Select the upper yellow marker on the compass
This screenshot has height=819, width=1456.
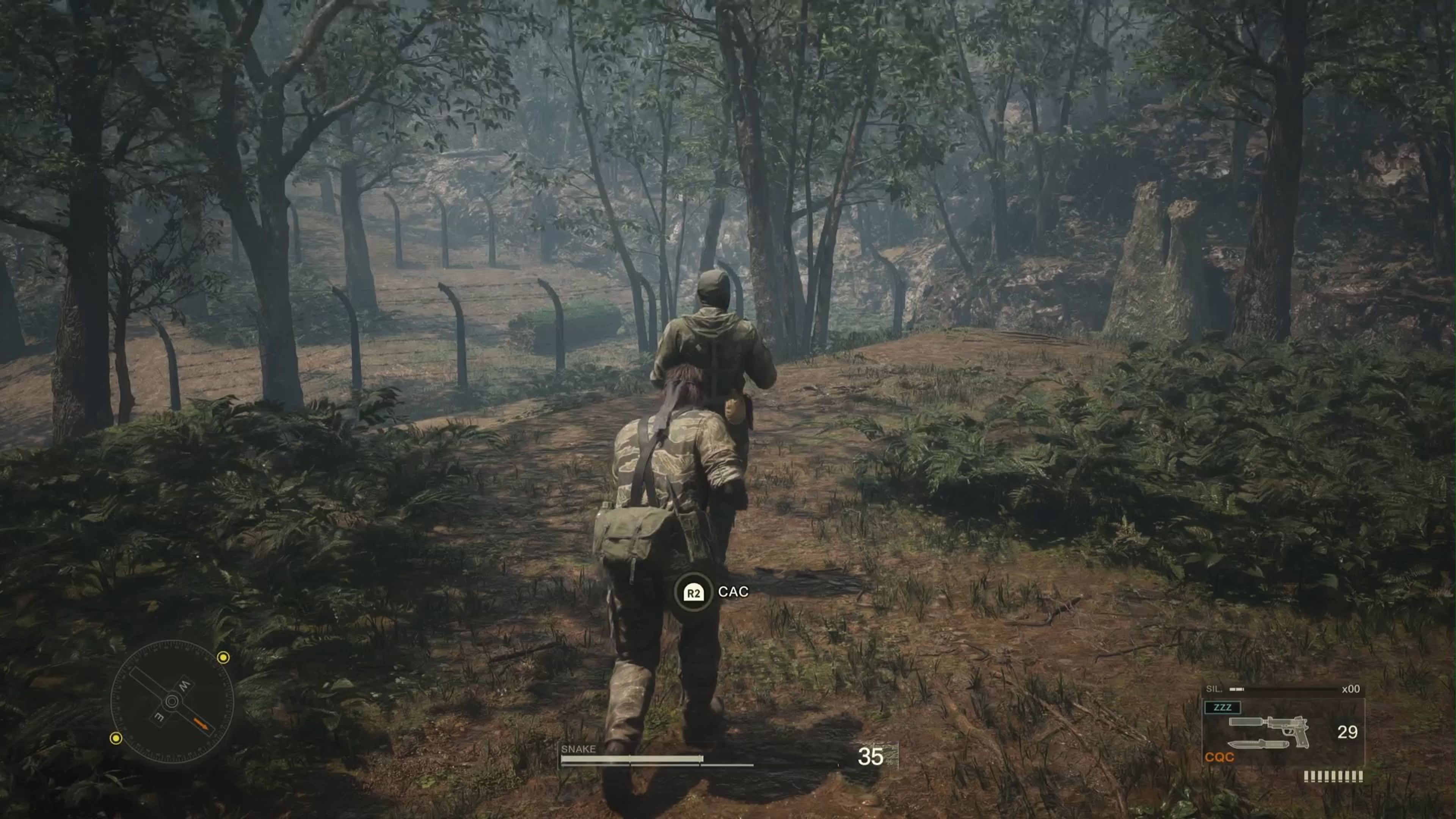[223, 658]
